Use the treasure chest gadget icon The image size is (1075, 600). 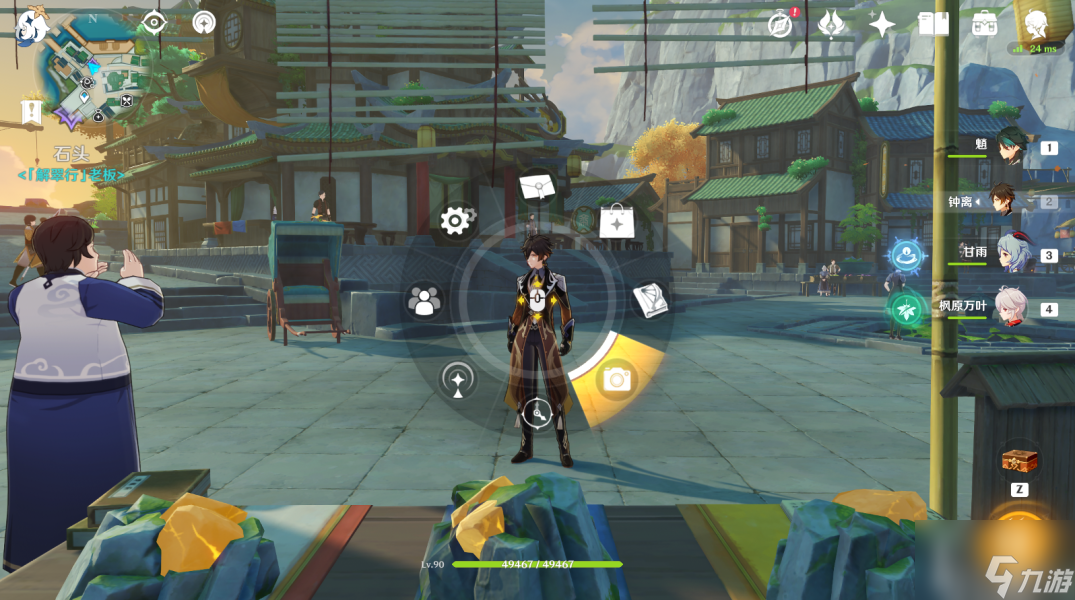[1019, 462]
